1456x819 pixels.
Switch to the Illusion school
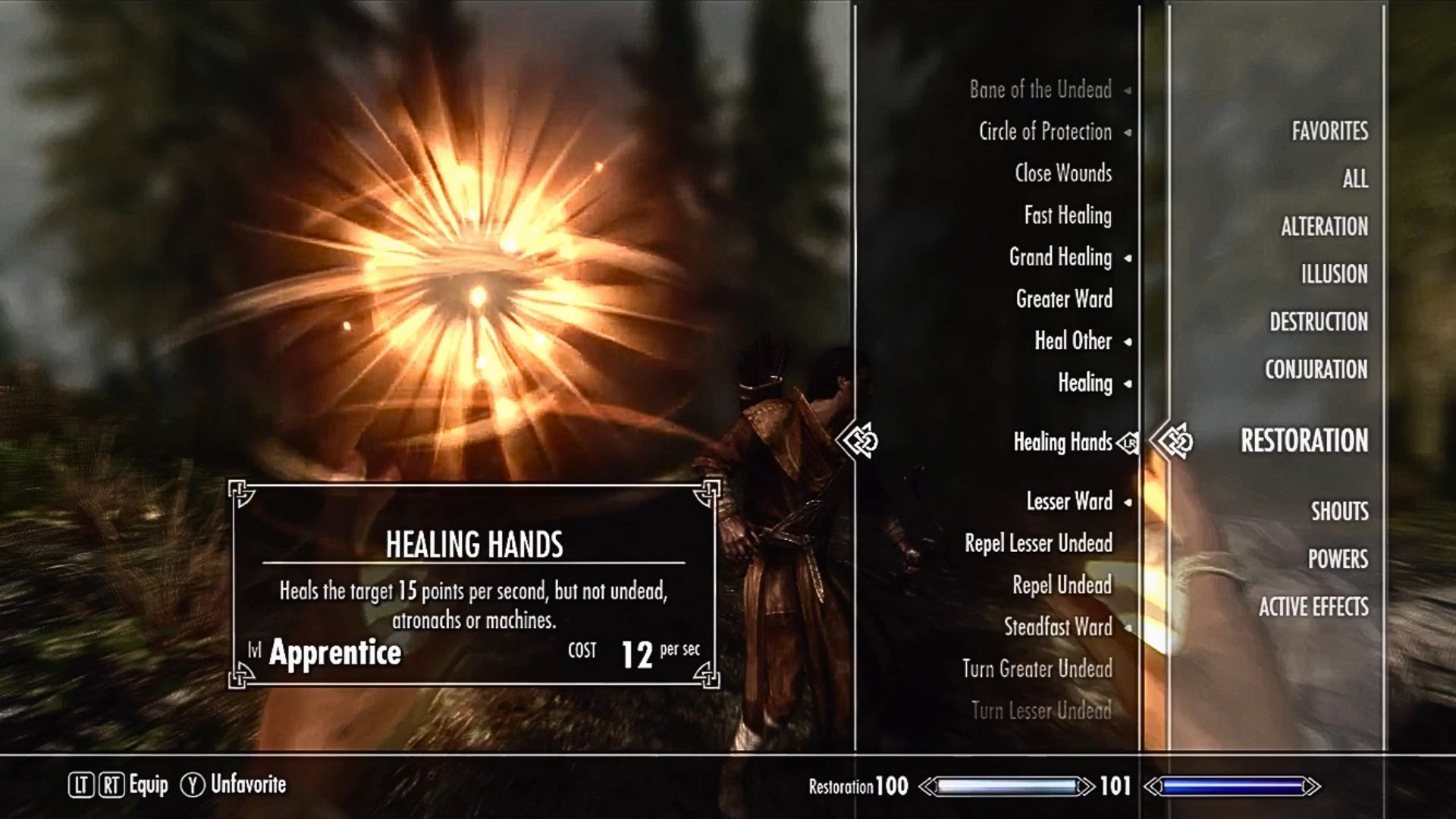(1335, 275)
